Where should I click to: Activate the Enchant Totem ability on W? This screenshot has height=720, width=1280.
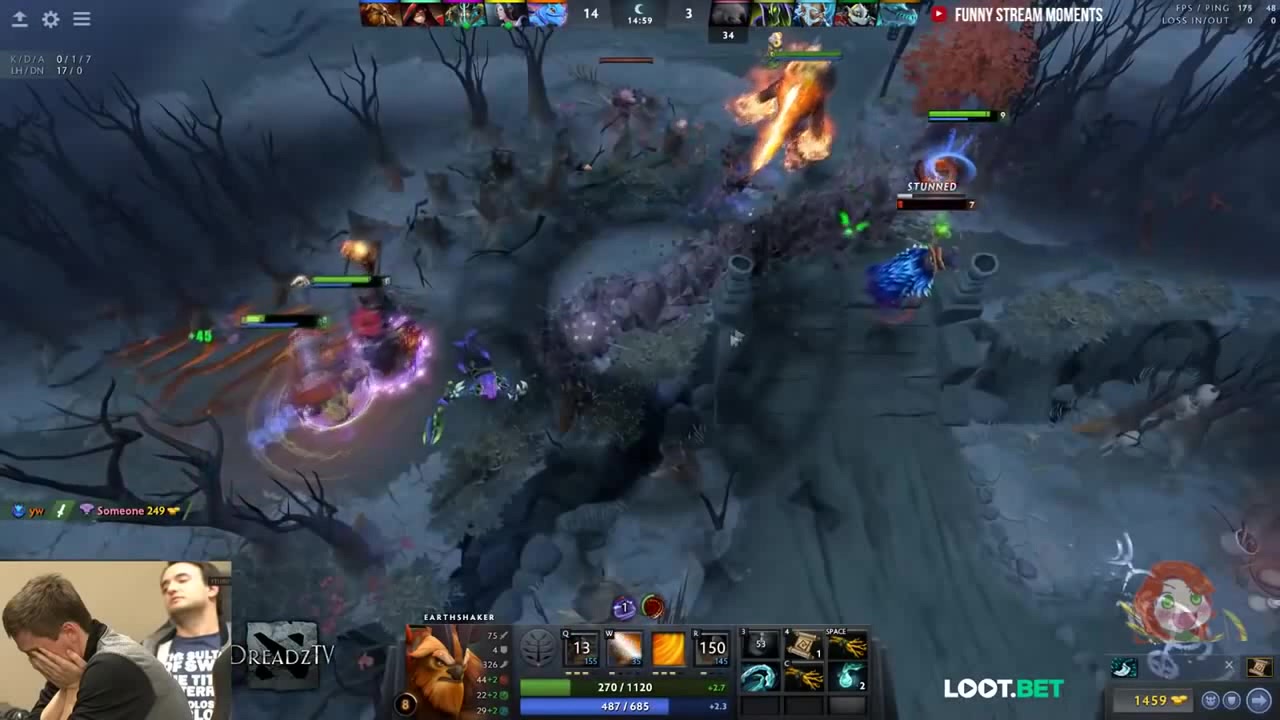(x=625, y=649)
